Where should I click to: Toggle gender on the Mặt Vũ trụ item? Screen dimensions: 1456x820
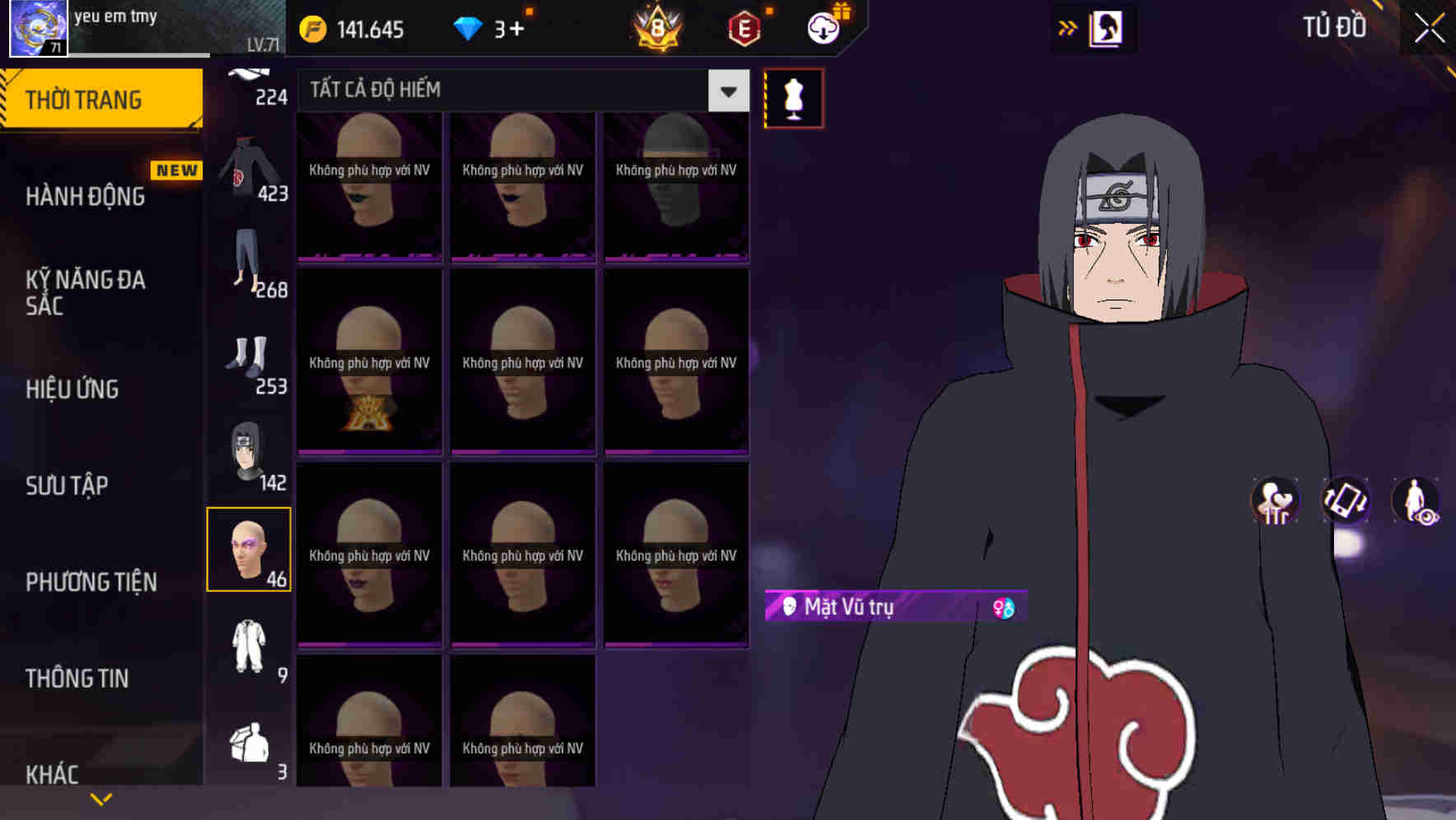point(1005,608)
